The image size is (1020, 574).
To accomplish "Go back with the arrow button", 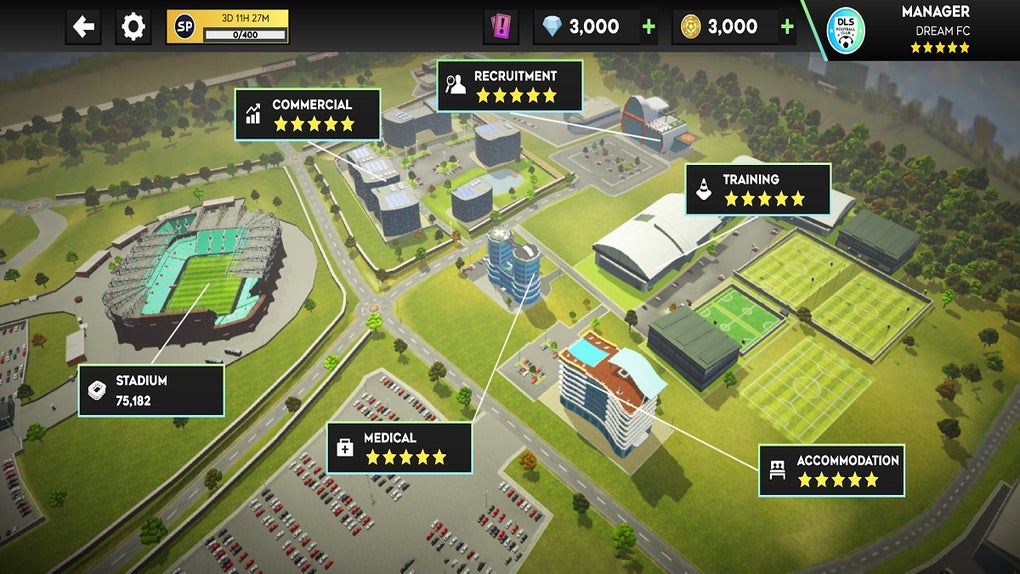I will pyautogui.click(x=84, y=27).
